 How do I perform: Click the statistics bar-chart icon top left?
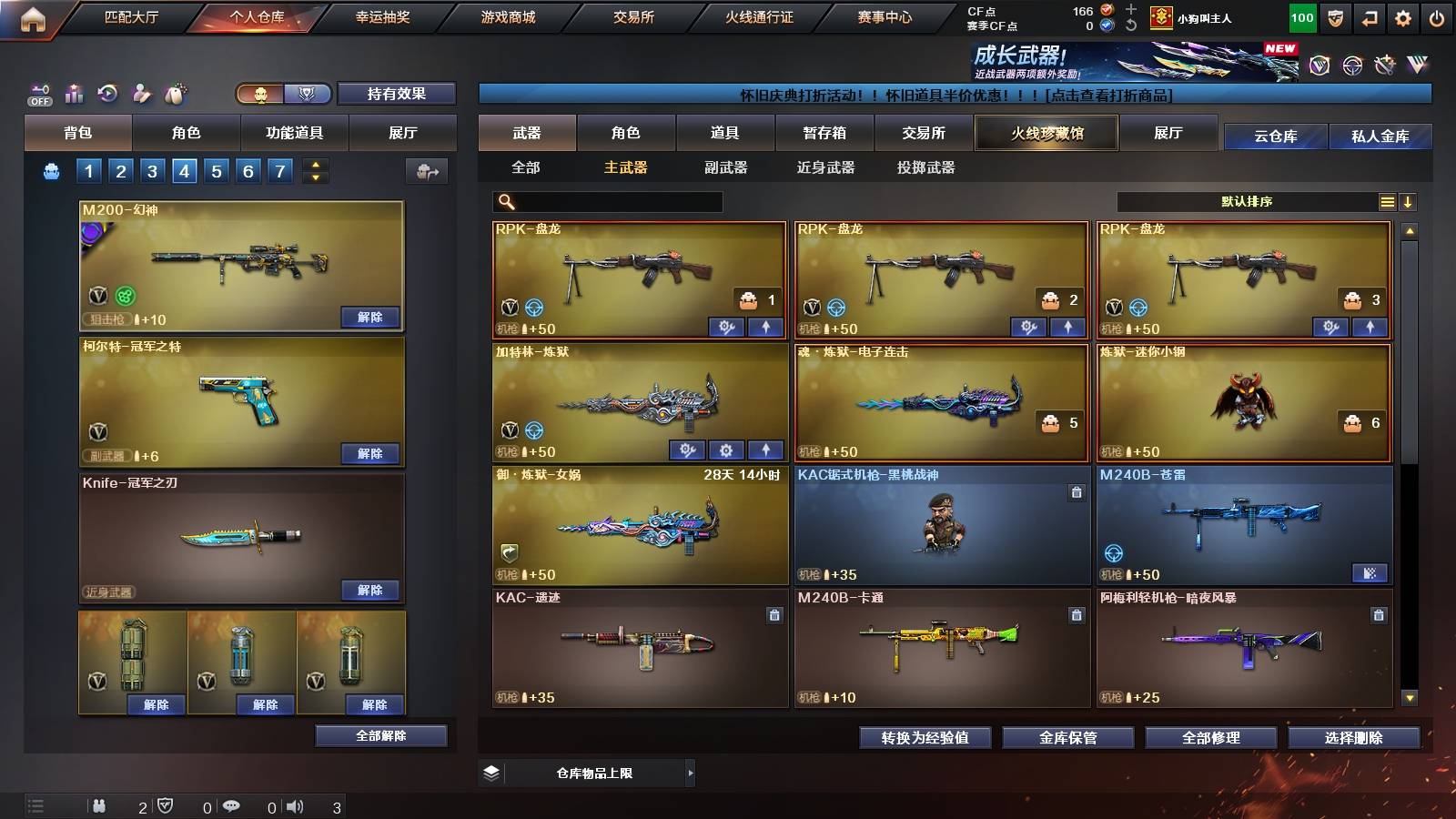pos(75,92)
